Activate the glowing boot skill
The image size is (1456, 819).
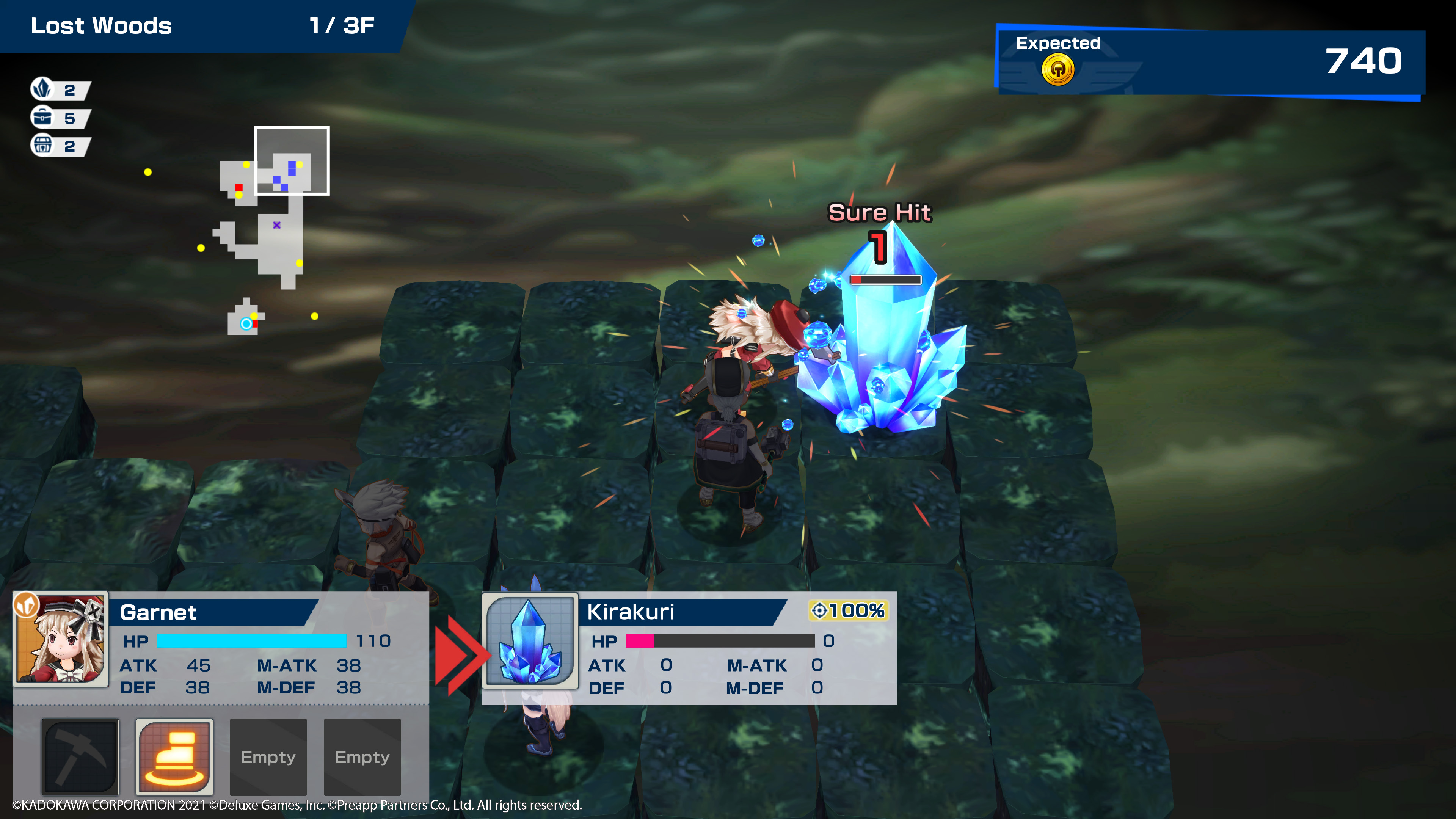174,756
